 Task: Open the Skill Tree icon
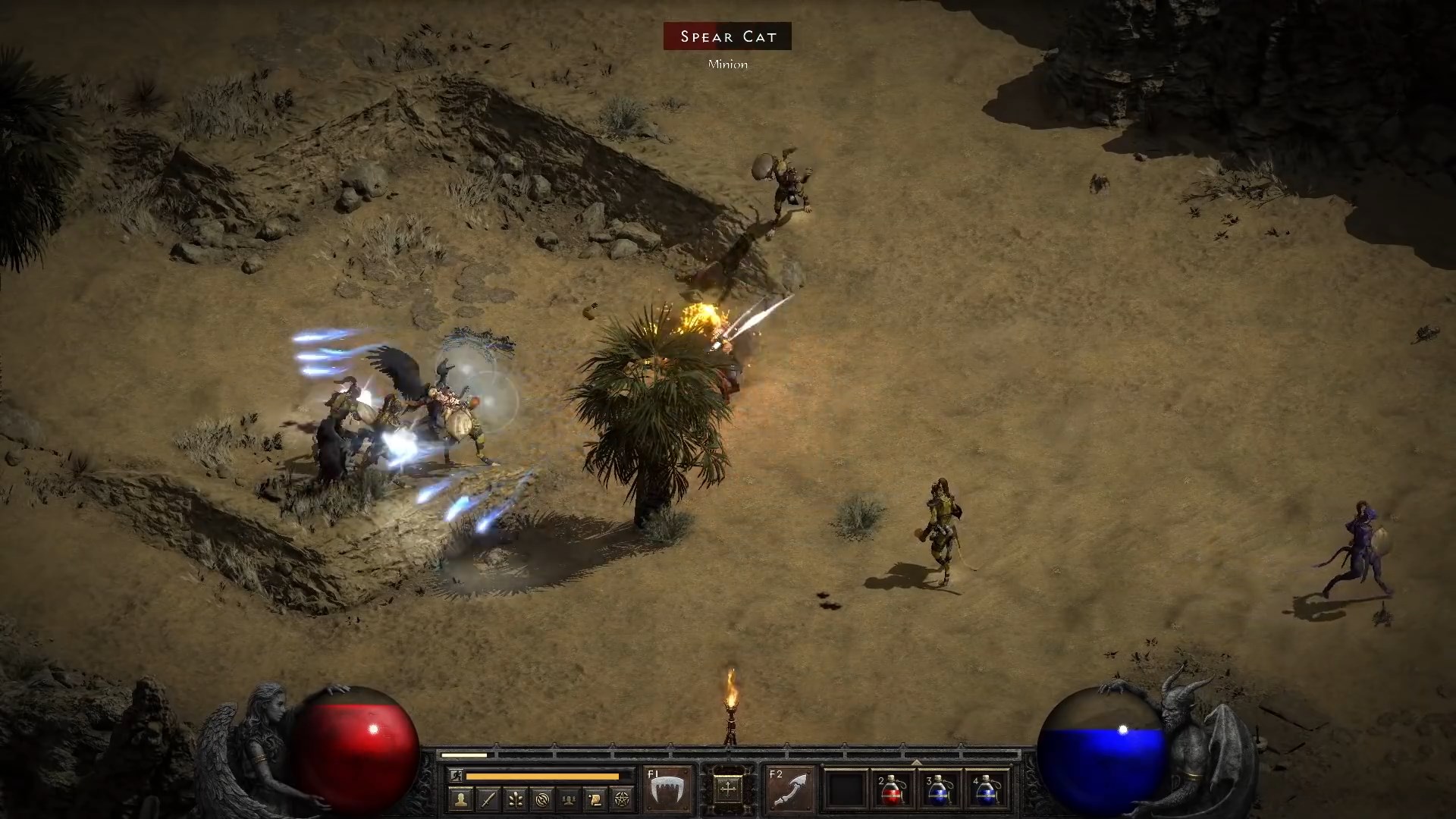point(515,799)
